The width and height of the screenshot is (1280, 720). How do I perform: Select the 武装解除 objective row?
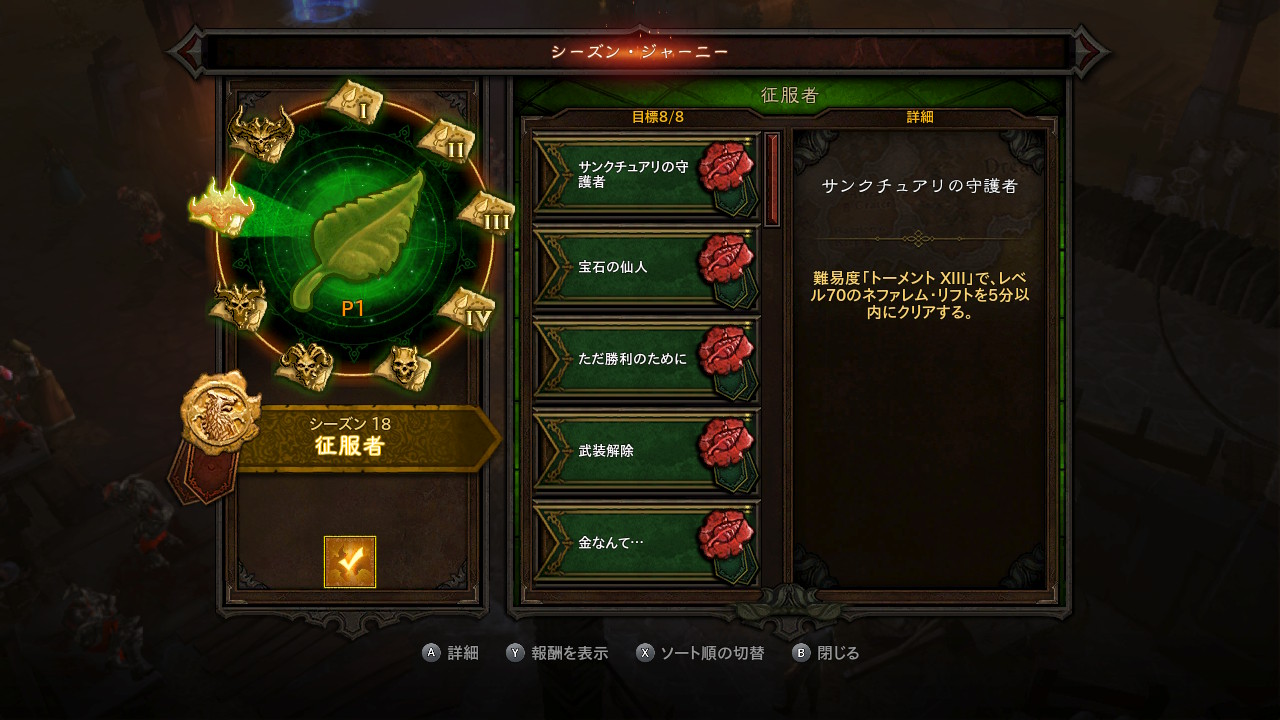click(x=646, y=451)
